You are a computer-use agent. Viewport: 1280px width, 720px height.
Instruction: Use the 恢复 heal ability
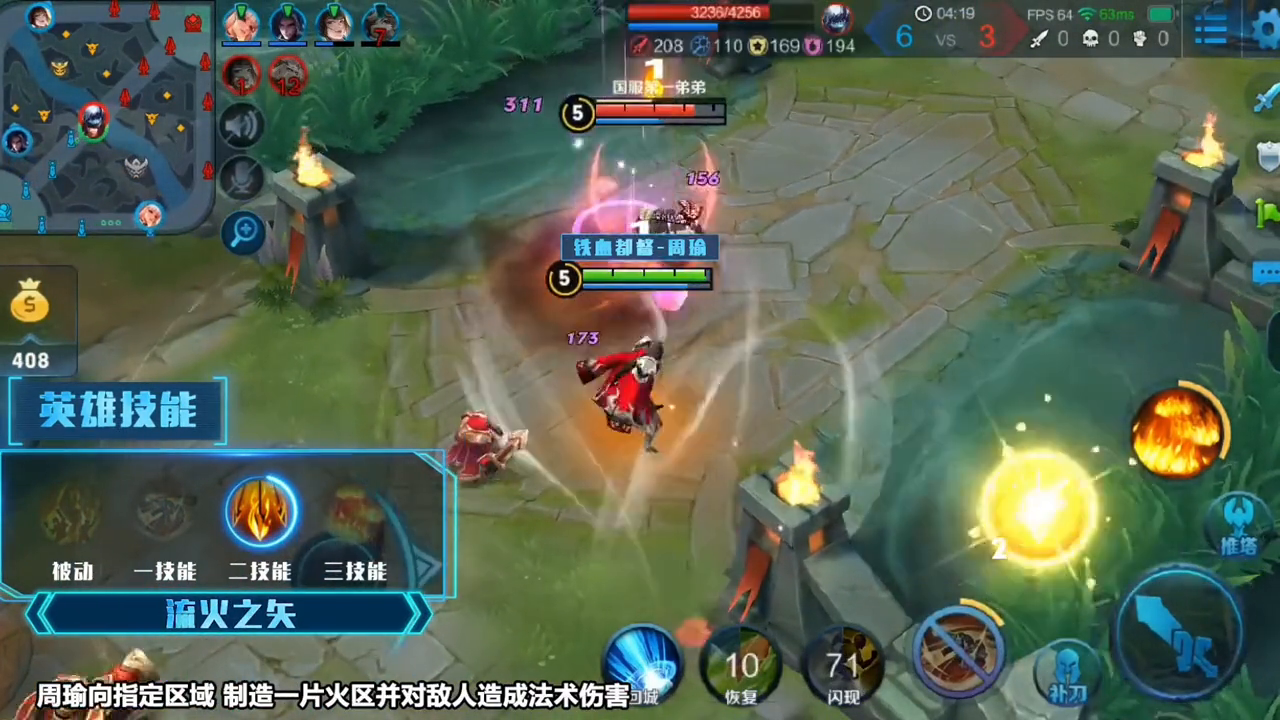coord(742,665)
